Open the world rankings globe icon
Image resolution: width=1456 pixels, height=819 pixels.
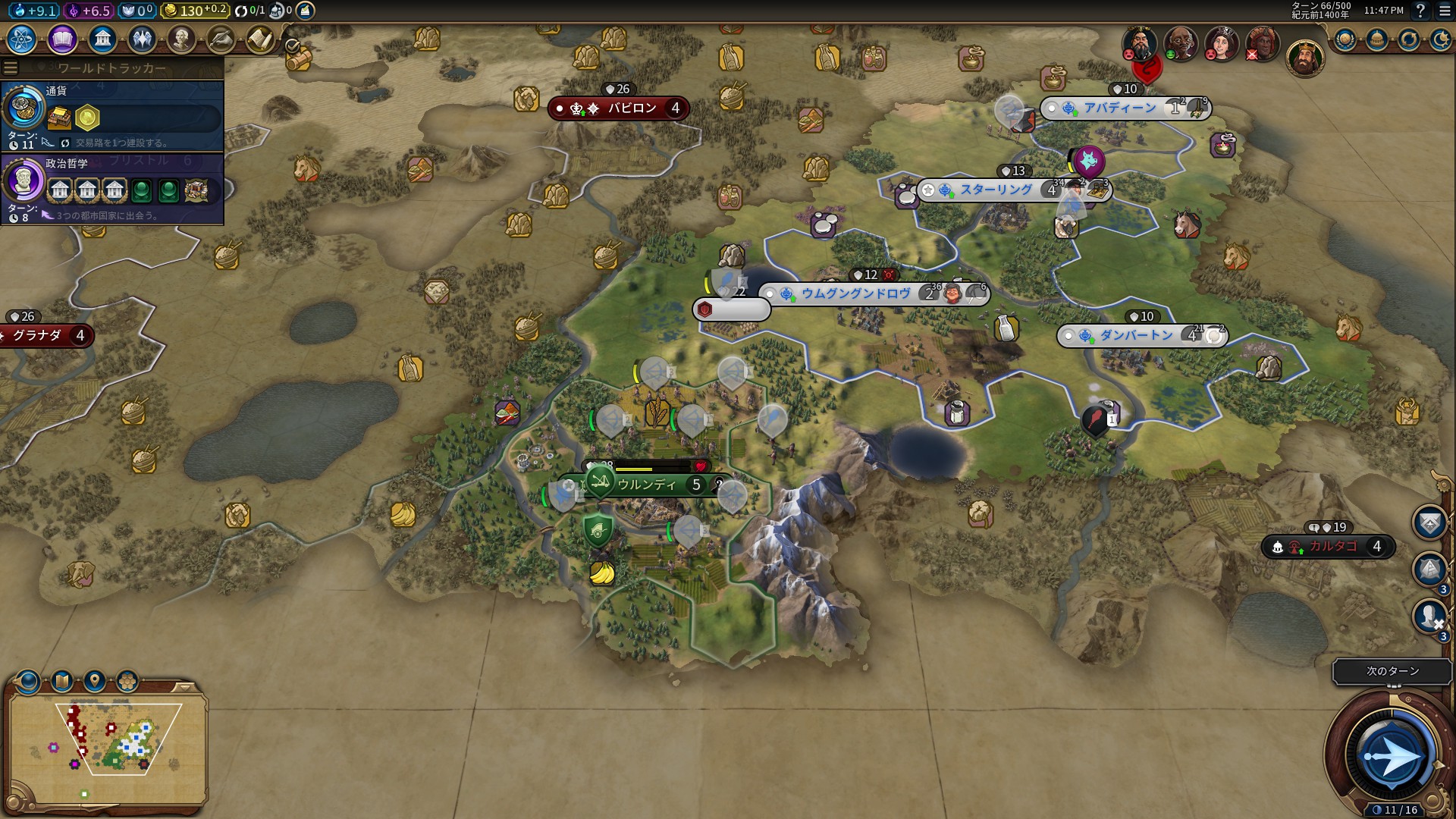(x=1345, y=39)
